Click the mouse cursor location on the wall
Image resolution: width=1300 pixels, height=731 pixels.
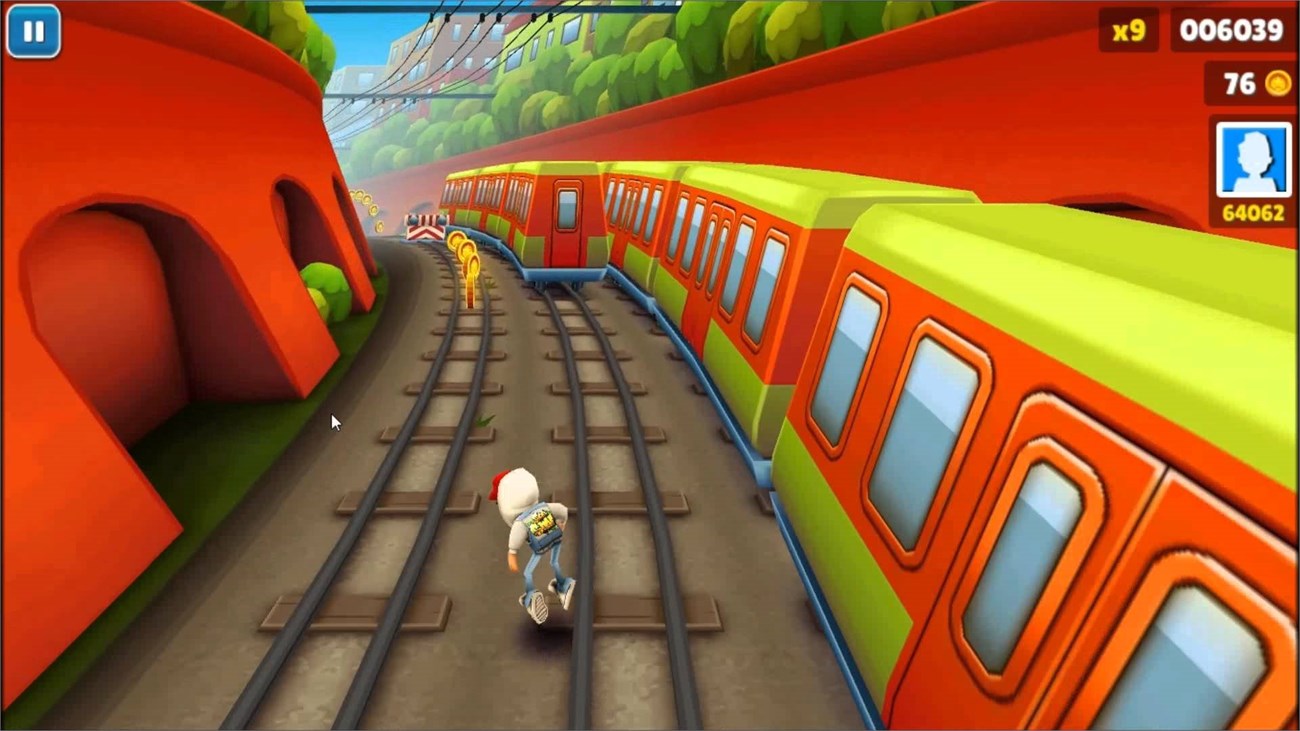point(333,422)
